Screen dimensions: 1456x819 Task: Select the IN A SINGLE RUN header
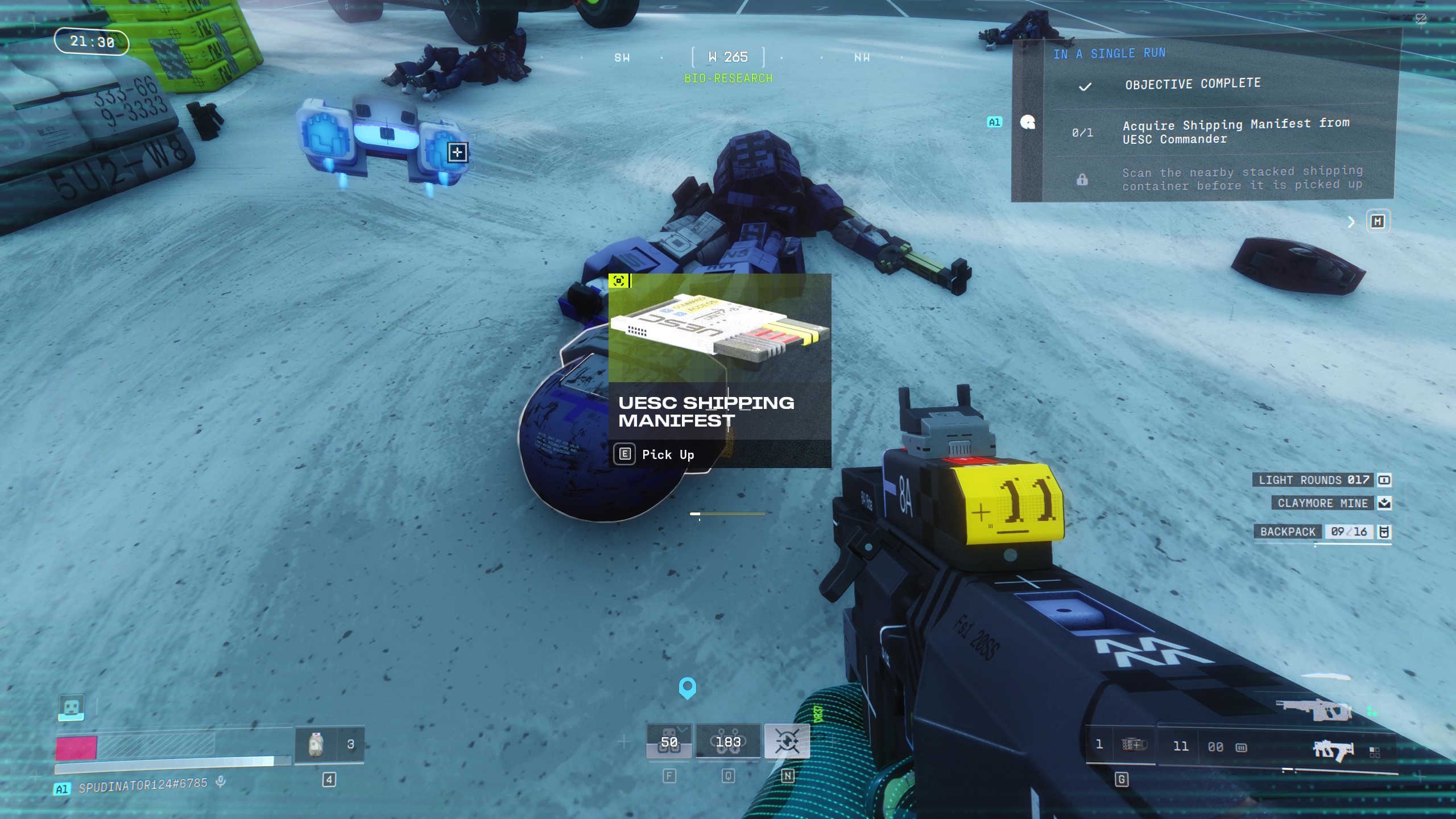[x=1112, y=53]
